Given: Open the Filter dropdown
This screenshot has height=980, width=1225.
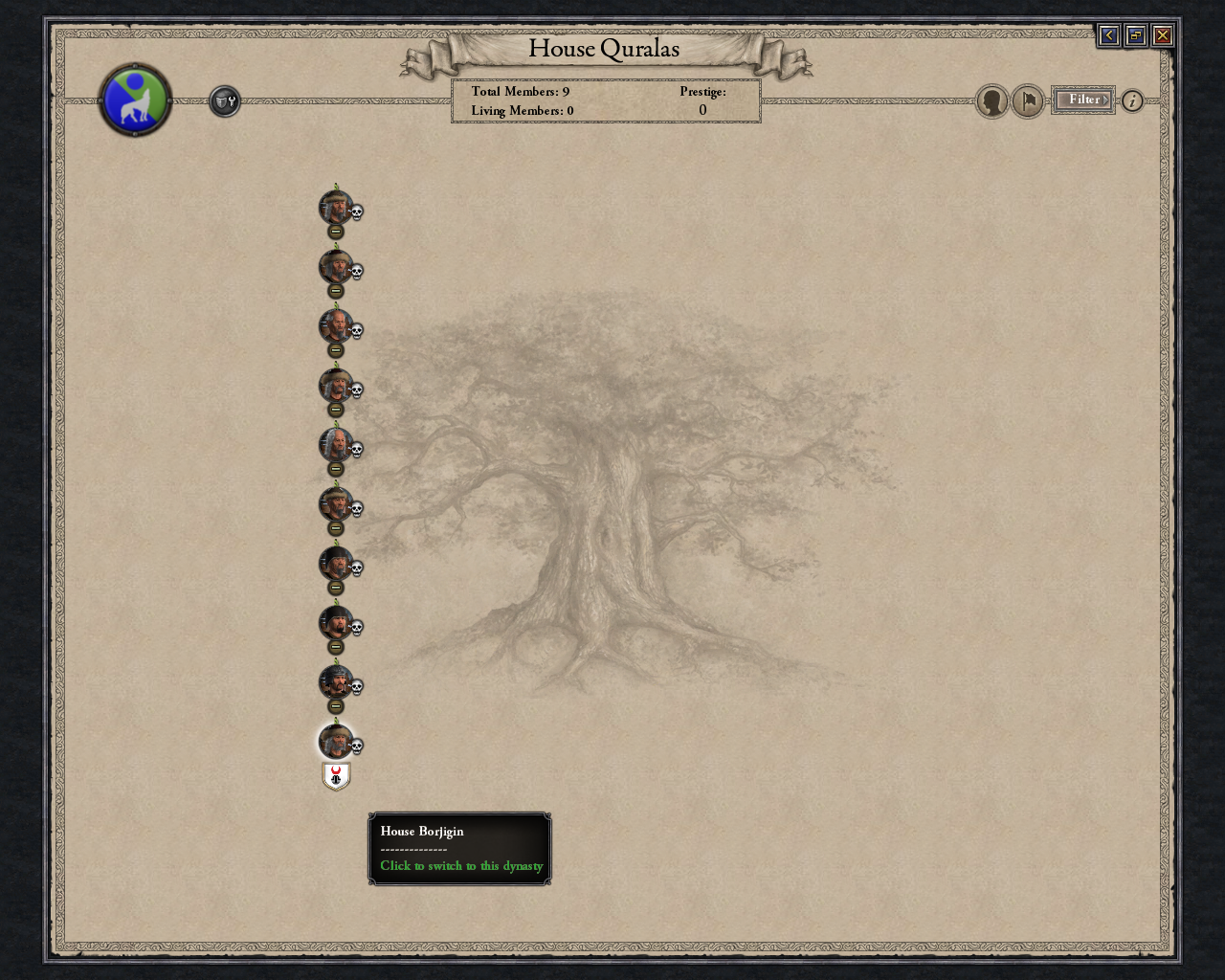Looking at the screenshot, I should click(x=1082, y=100).
